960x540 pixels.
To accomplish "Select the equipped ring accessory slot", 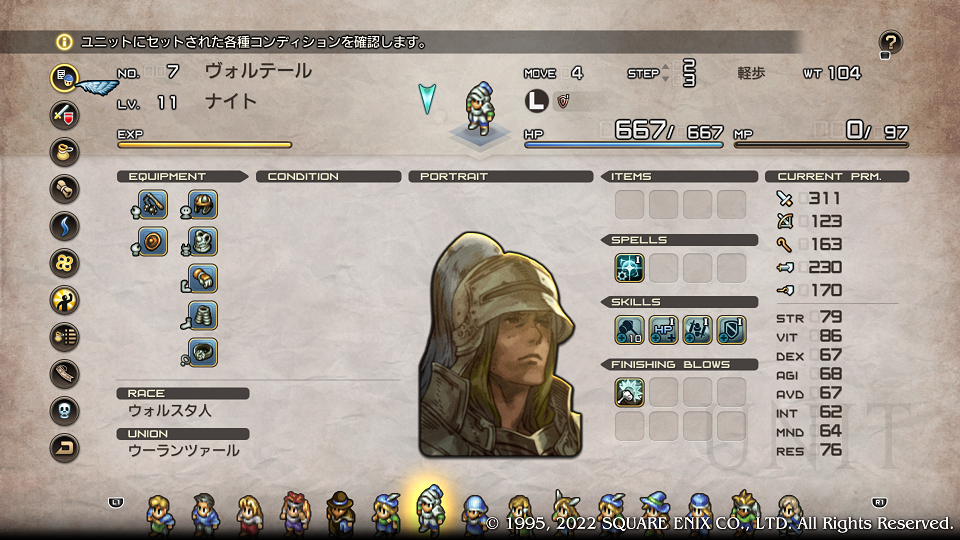I will point(202,352).
